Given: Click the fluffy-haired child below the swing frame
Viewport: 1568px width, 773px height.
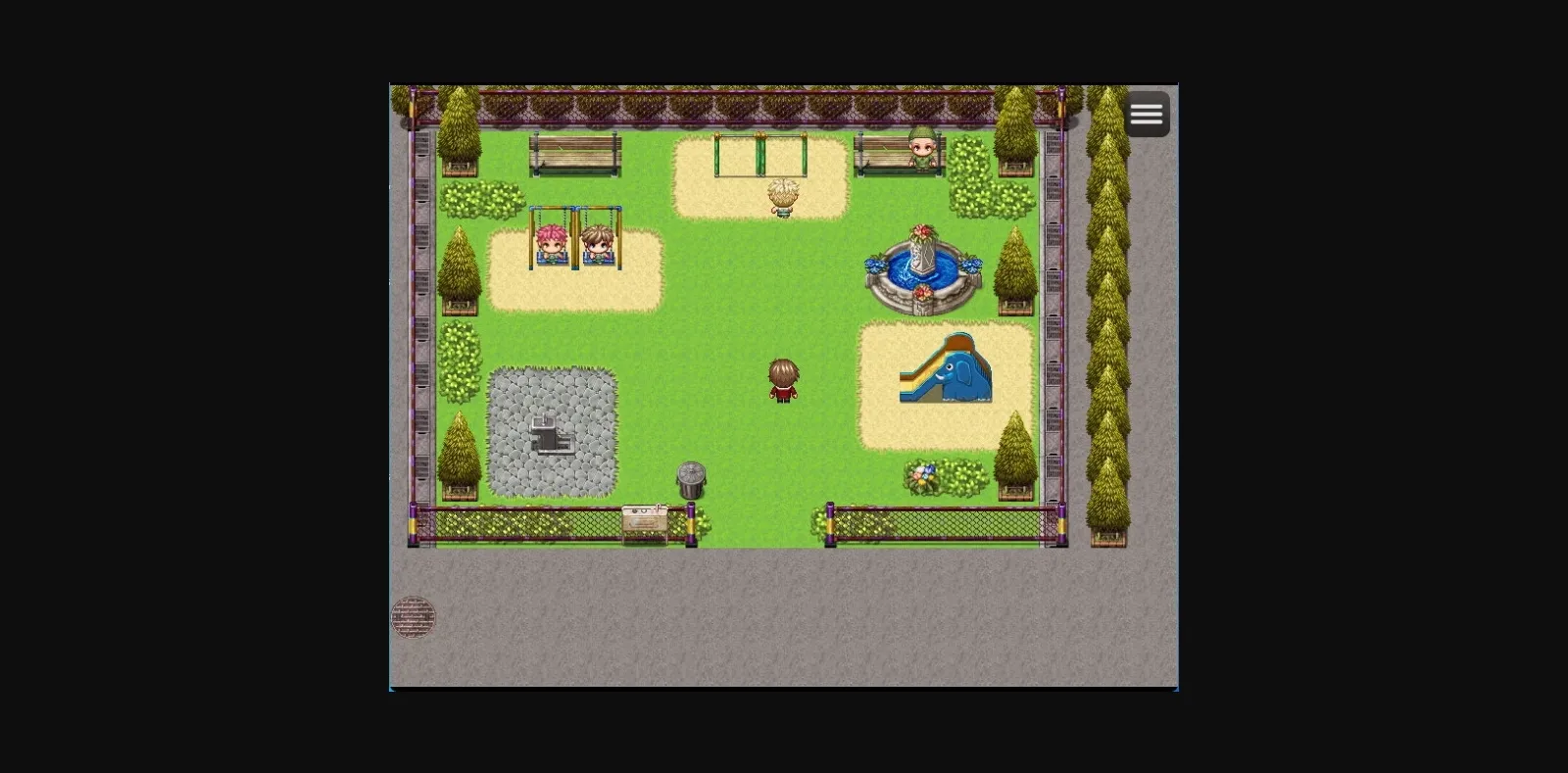Looking at the screenshot, I should click(x=781, y=196).
